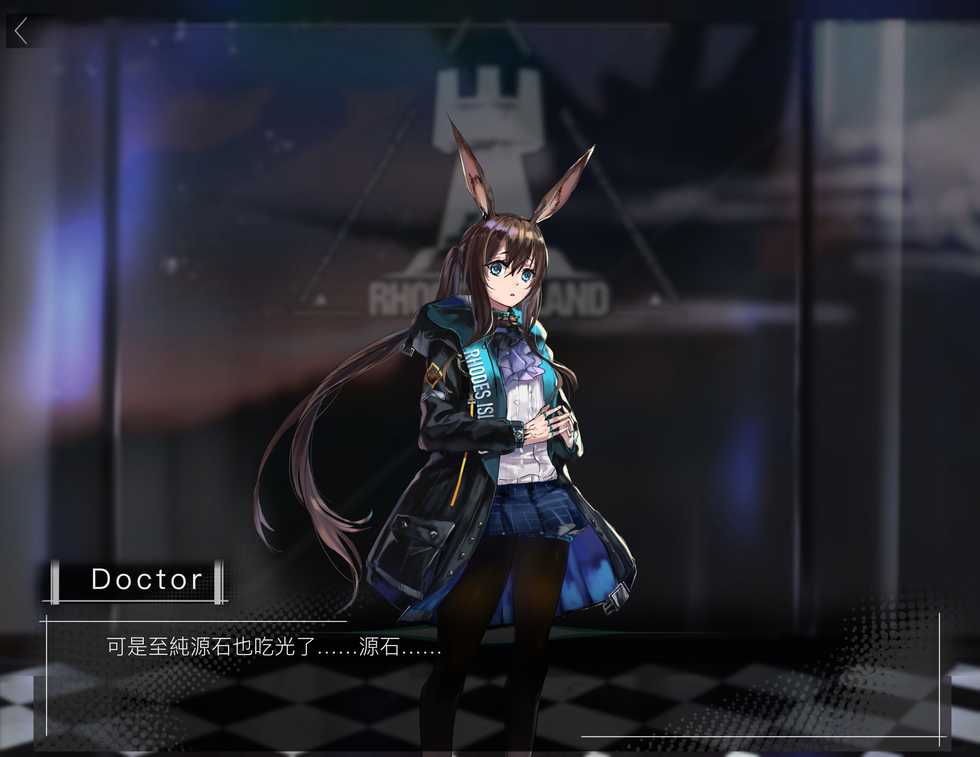Click the back arrow button

[x=21, y=30]
